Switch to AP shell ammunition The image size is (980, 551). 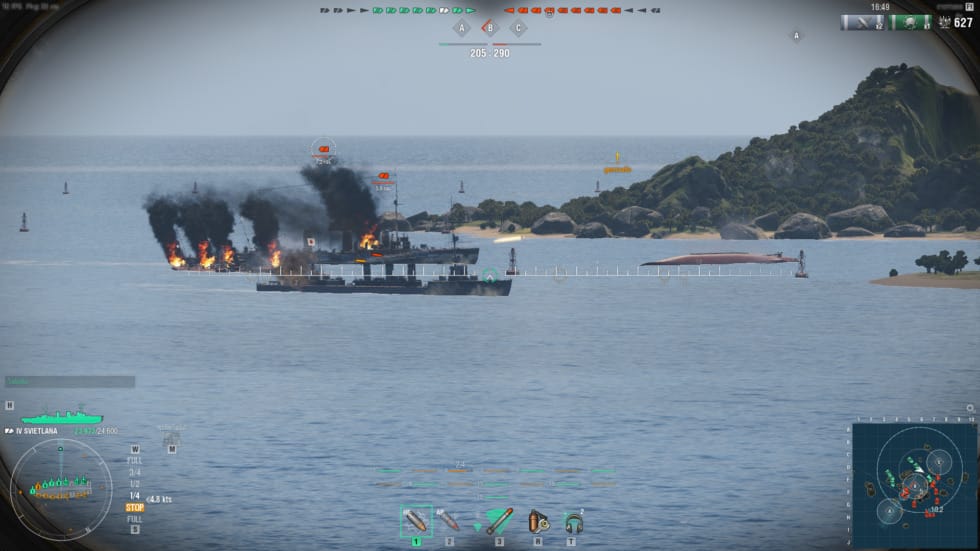click(448, 521)
